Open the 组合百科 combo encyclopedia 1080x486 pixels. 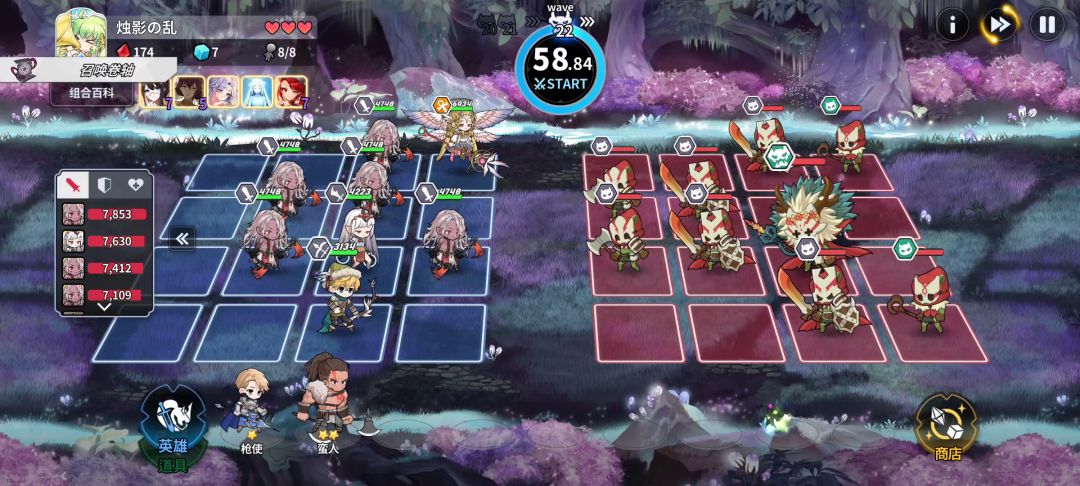[92, 93]
